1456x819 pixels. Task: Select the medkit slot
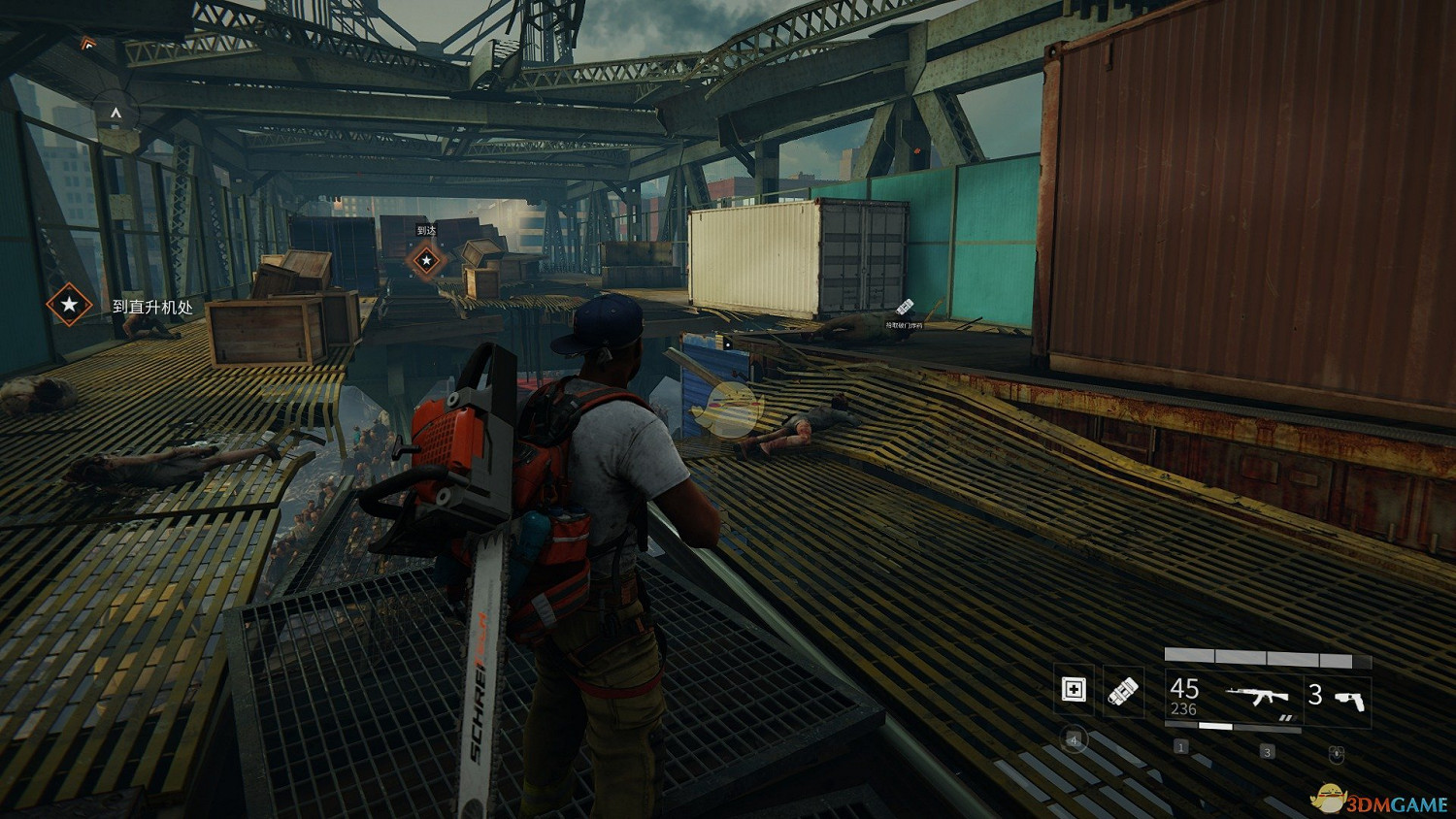coord(1074,690)
